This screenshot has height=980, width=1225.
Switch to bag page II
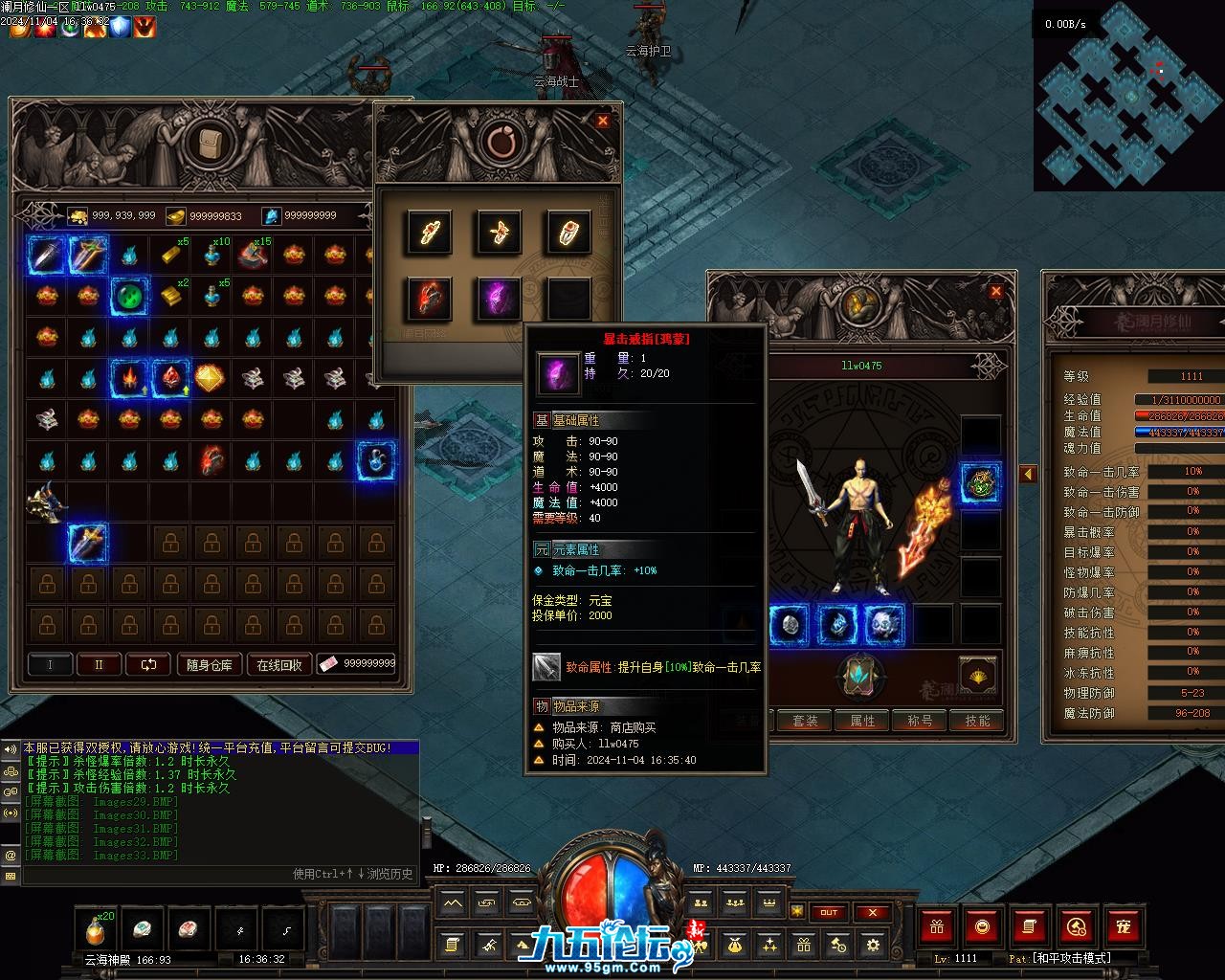[98, 664]
